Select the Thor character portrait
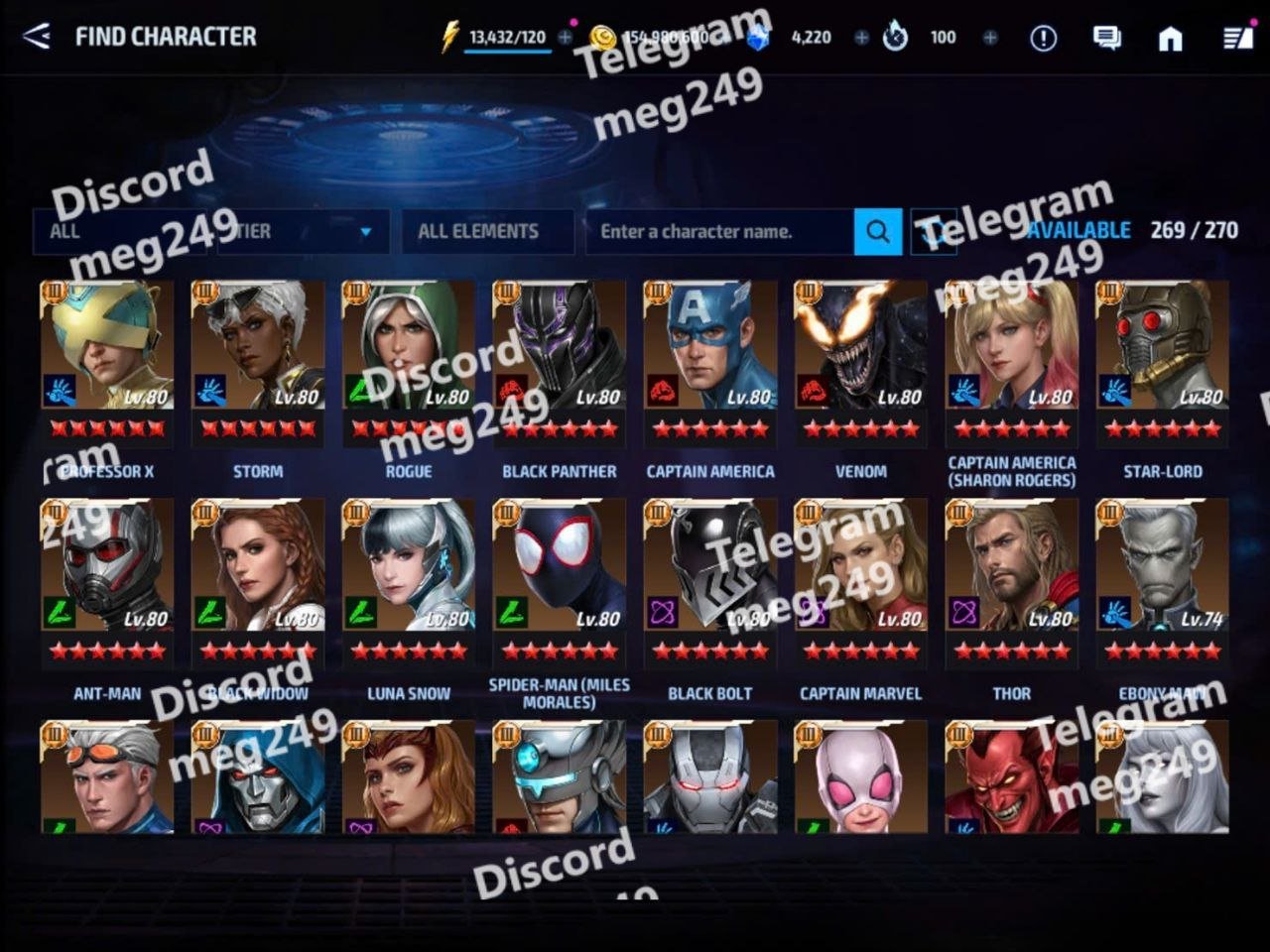This screenshot has height=952, width=1270. pos(1012,583)
